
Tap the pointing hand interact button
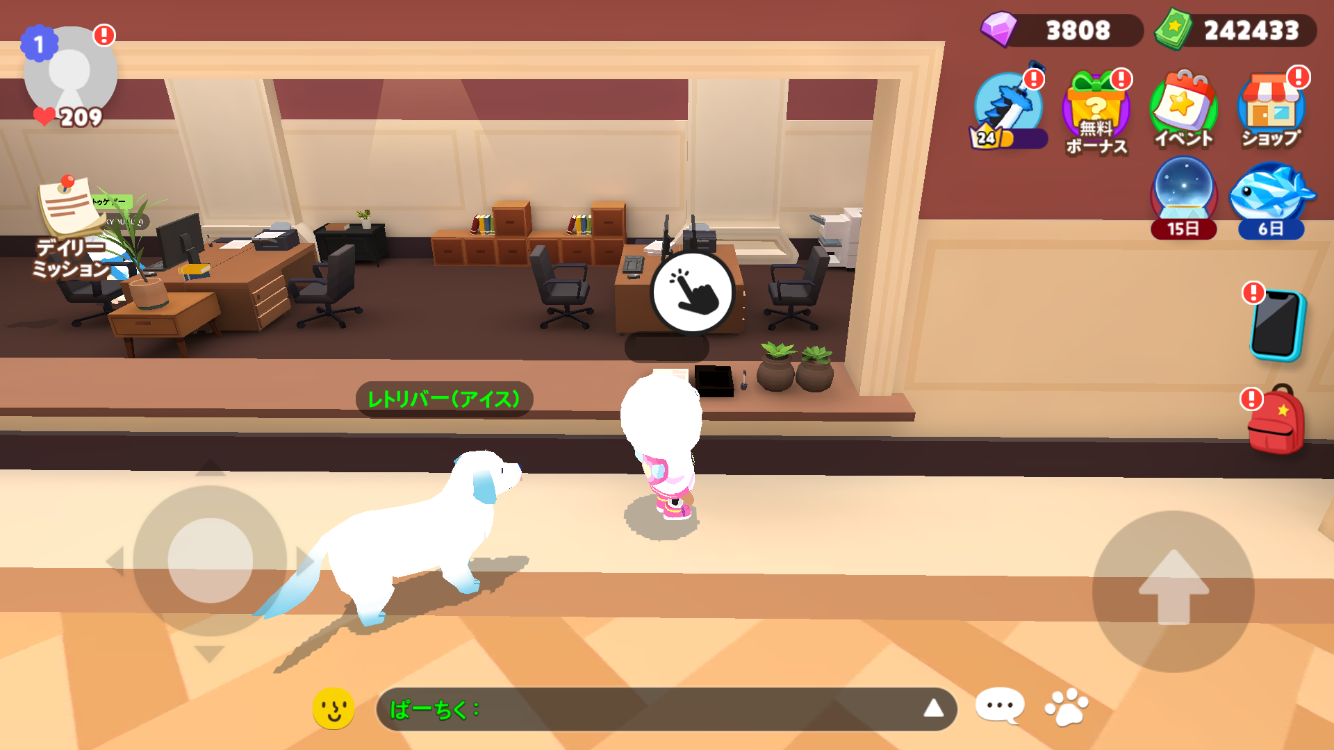pos(692,292)
